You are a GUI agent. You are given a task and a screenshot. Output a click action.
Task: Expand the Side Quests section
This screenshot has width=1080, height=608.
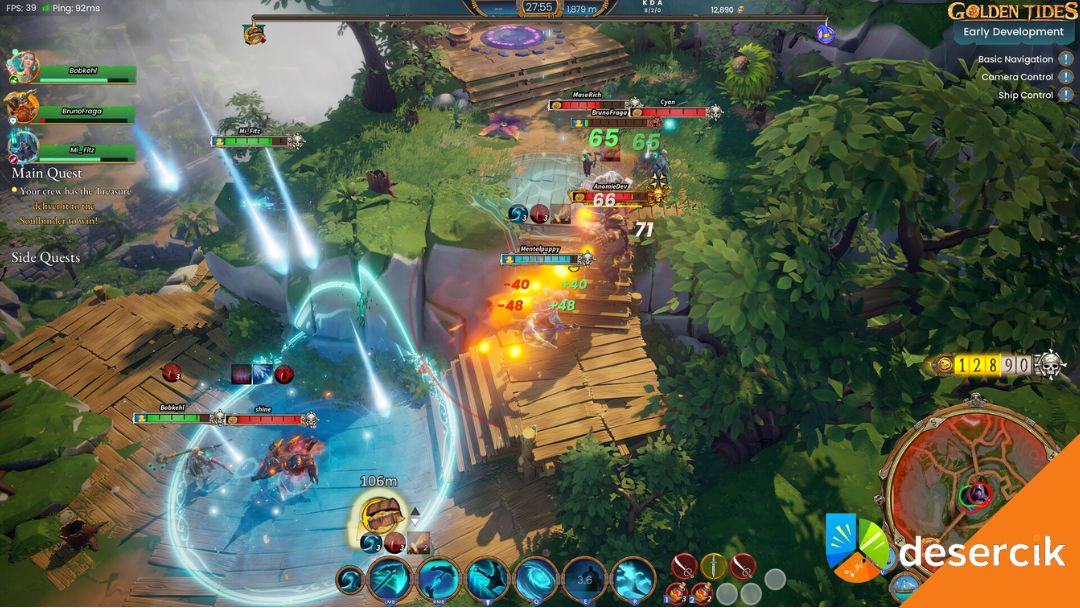tap(45, 258)
